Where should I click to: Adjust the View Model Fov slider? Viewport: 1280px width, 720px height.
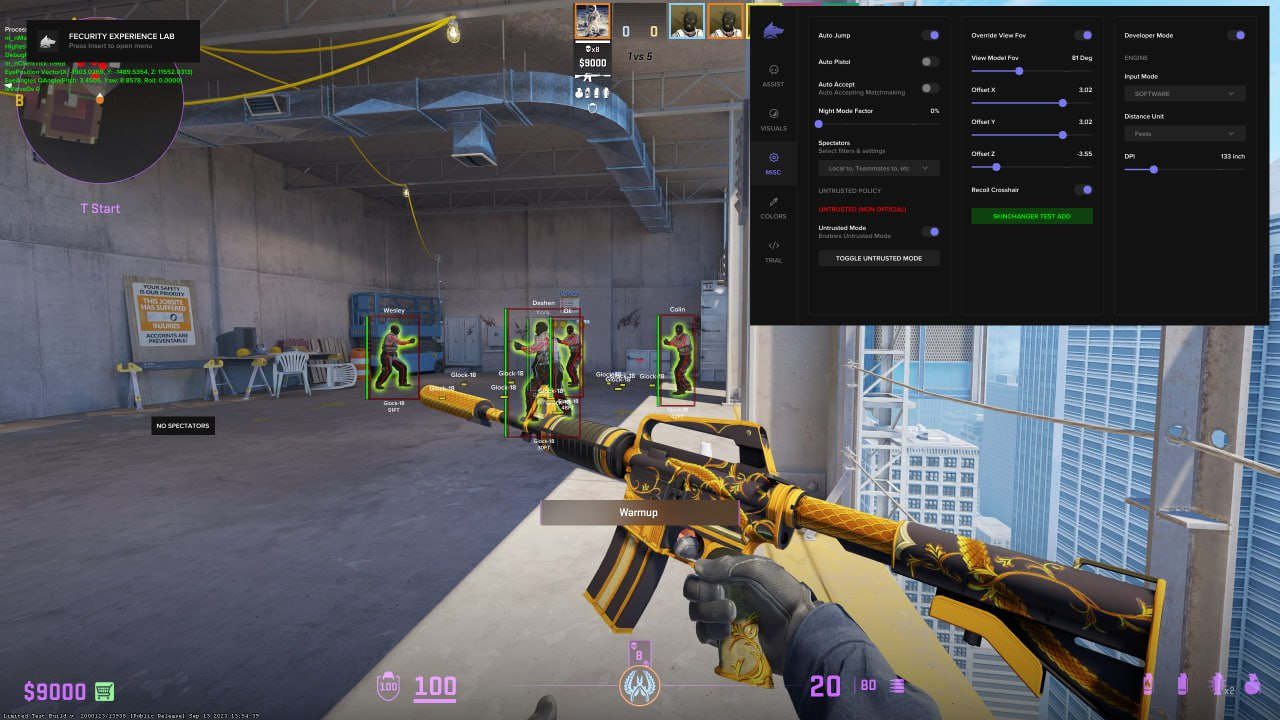[x=1031, y=71]
